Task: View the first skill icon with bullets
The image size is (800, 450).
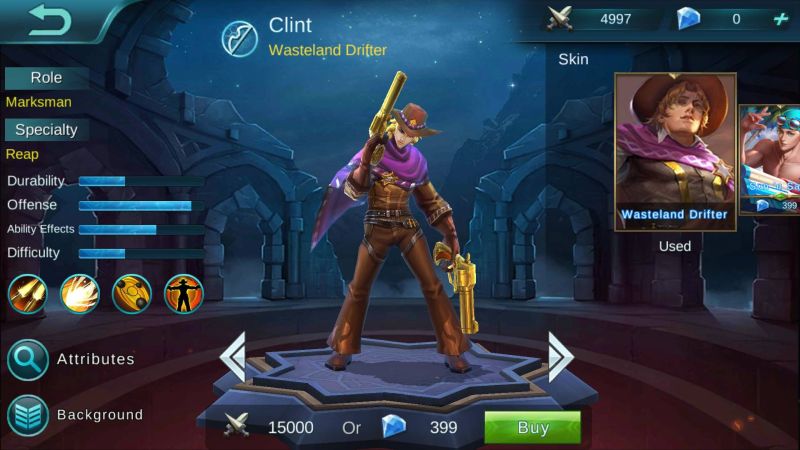Action: tap(28, 294)
